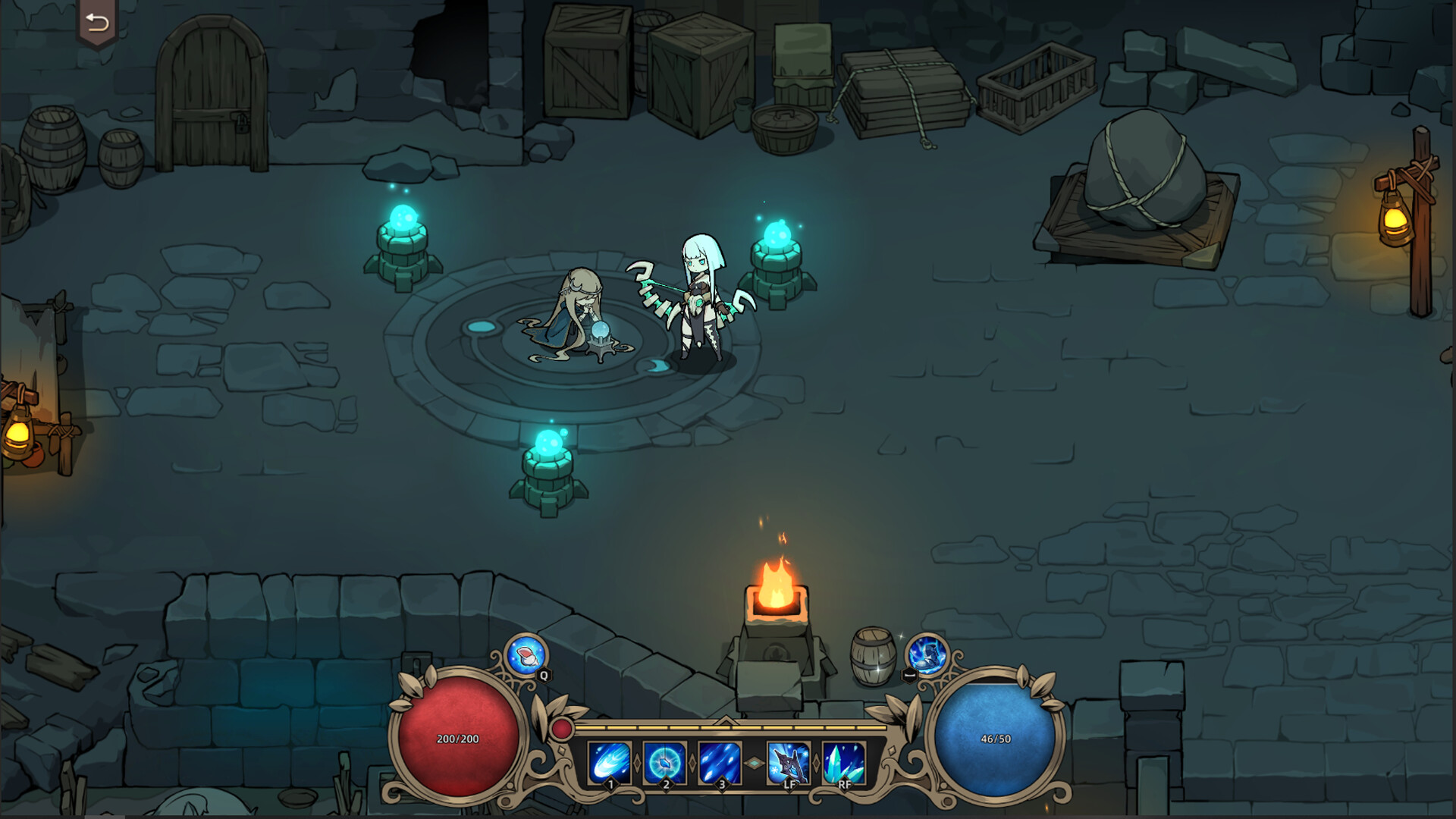The width and height of the screenshot is (1456, 819).
Task: Use the food consumable beside the health orb
Action: [x=526, y=654]
